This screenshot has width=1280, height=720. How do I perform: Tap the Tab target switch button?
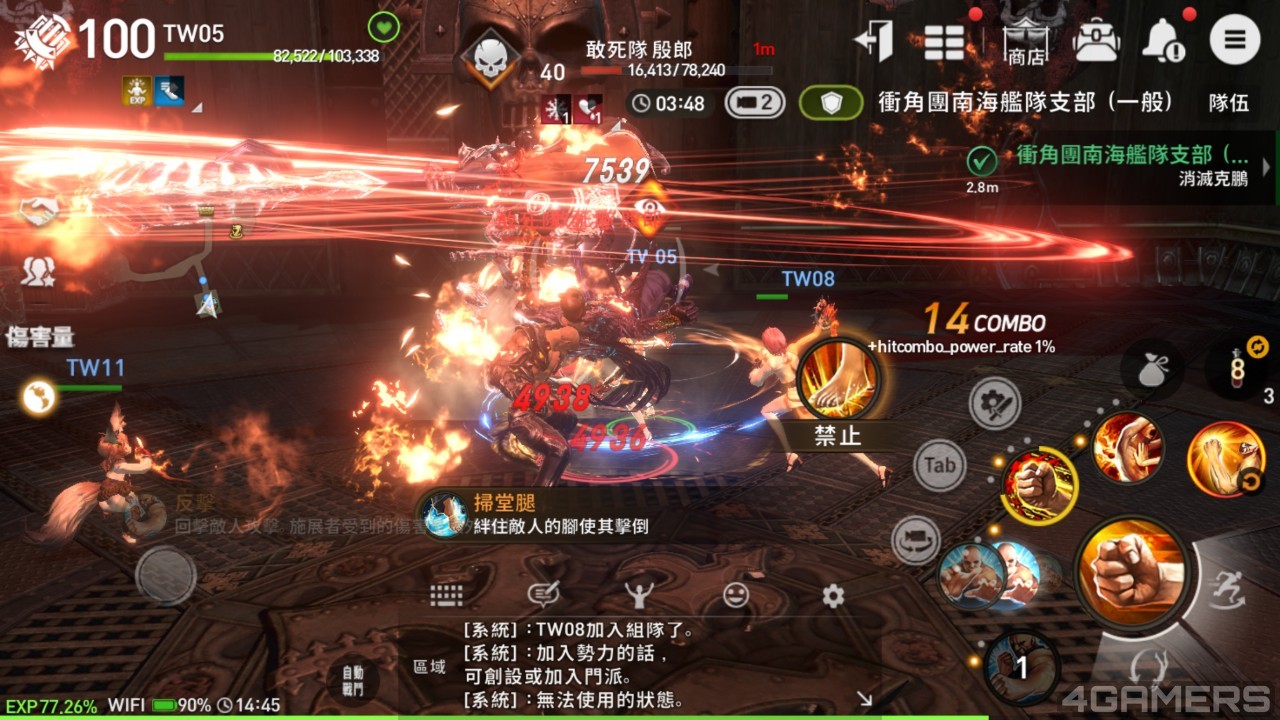tap(940, 465)
